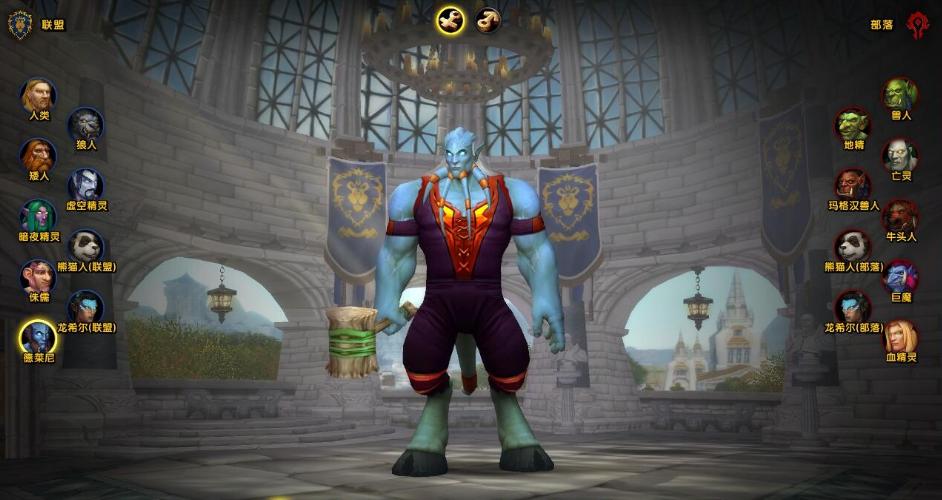Select the Alliance Pandaren (熊猫人 联盟)

pos(86,247)
